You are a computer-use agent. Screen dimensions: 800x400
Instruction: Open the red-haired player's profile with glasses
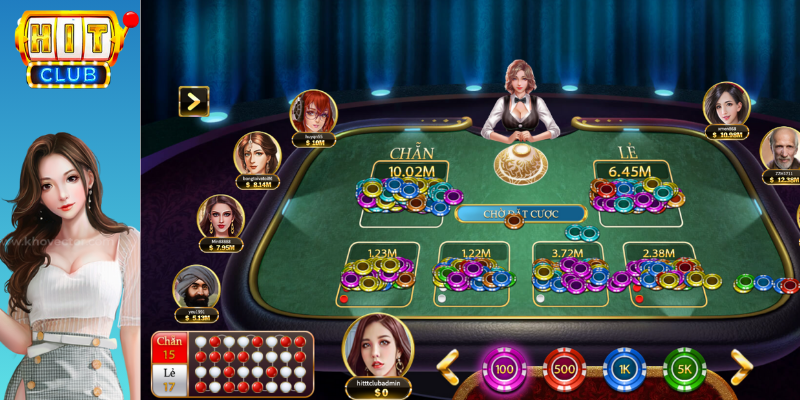point(313,114)
